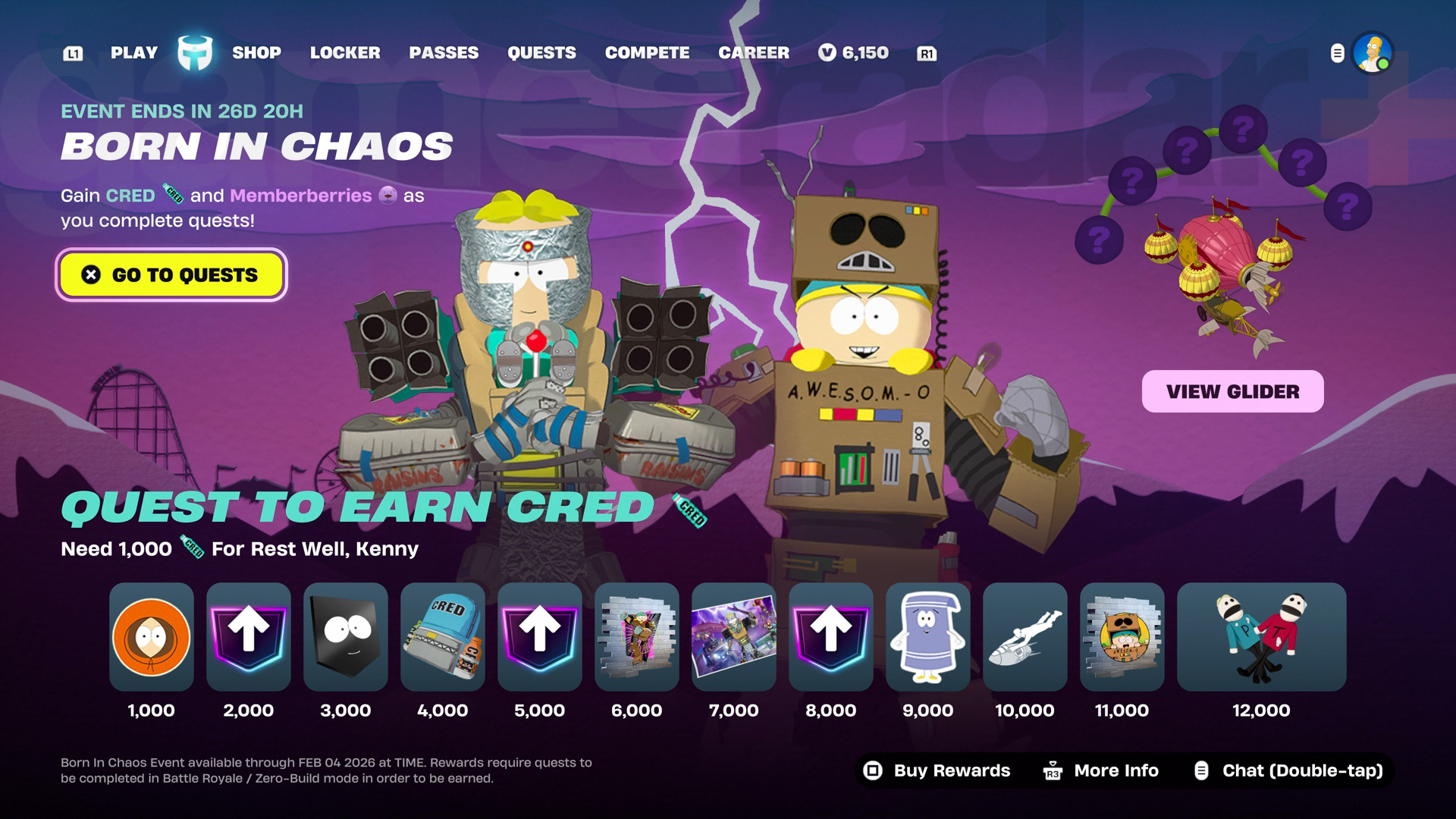Open the V-Bucks balance of 6,150

click(854, 53)
